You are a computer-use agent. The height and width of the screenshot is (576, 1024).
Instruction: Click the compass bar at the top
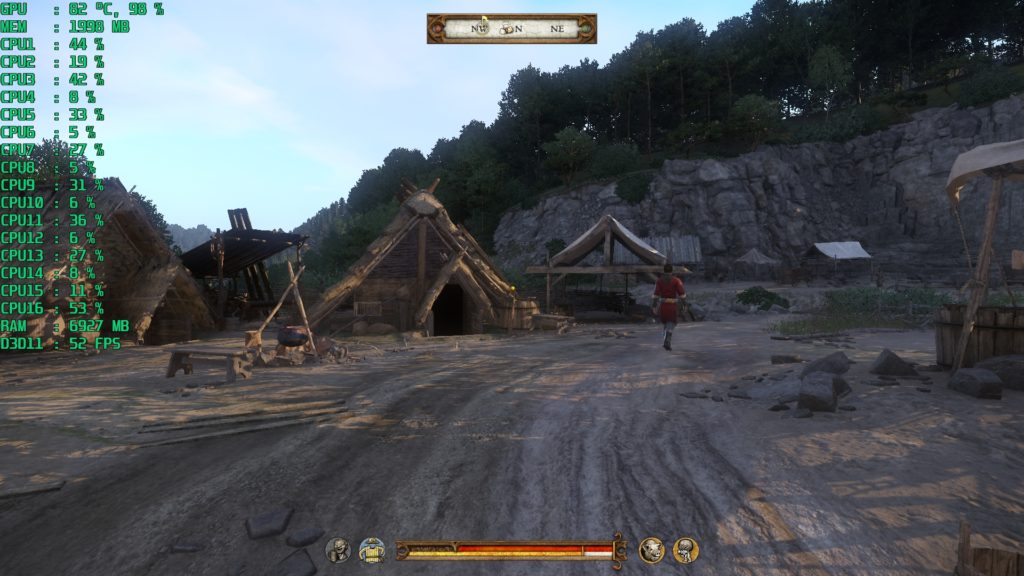tap(511, 28)
